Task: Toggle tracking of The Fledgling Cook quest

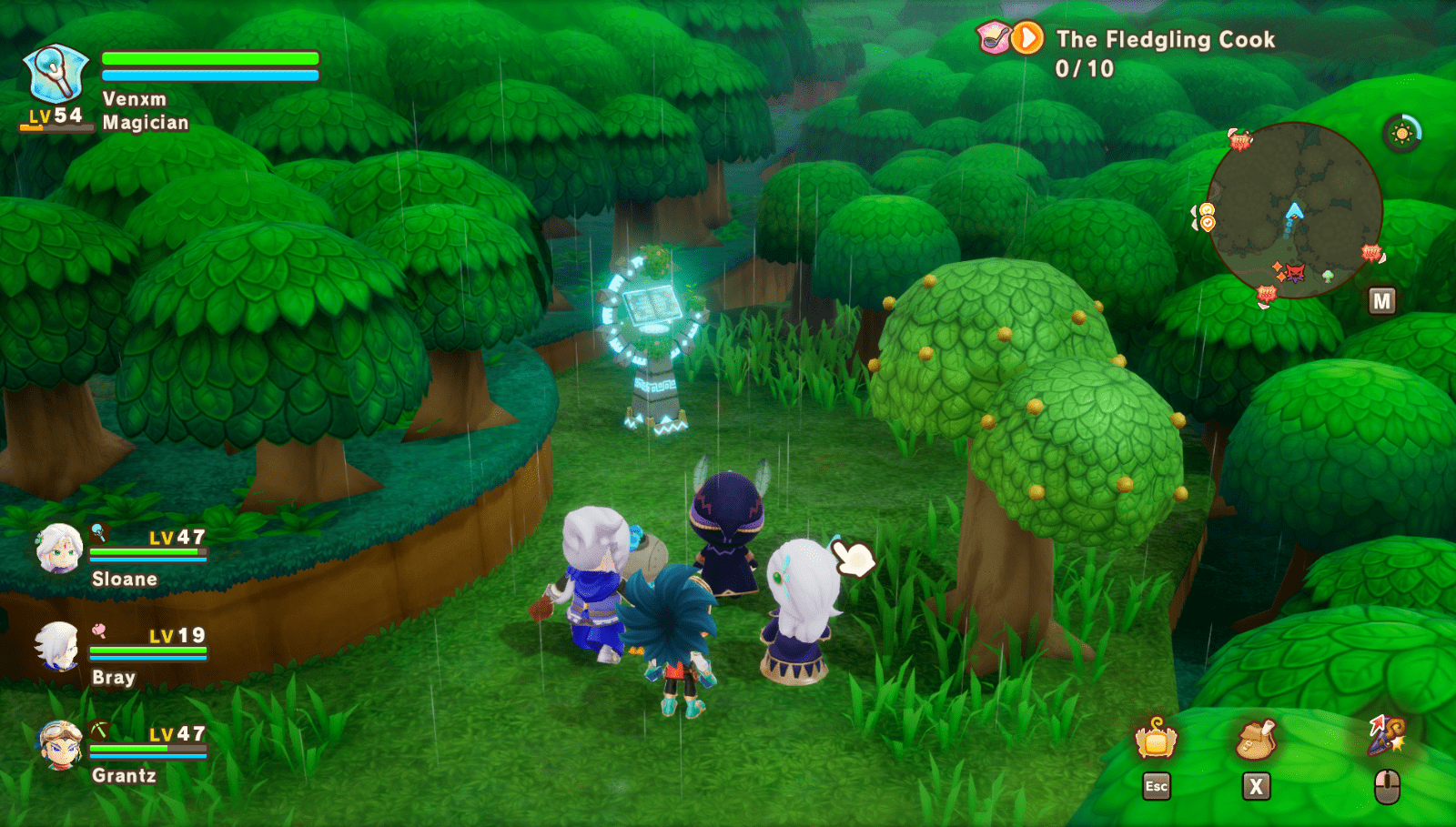Action: [x=1027, y=37]
